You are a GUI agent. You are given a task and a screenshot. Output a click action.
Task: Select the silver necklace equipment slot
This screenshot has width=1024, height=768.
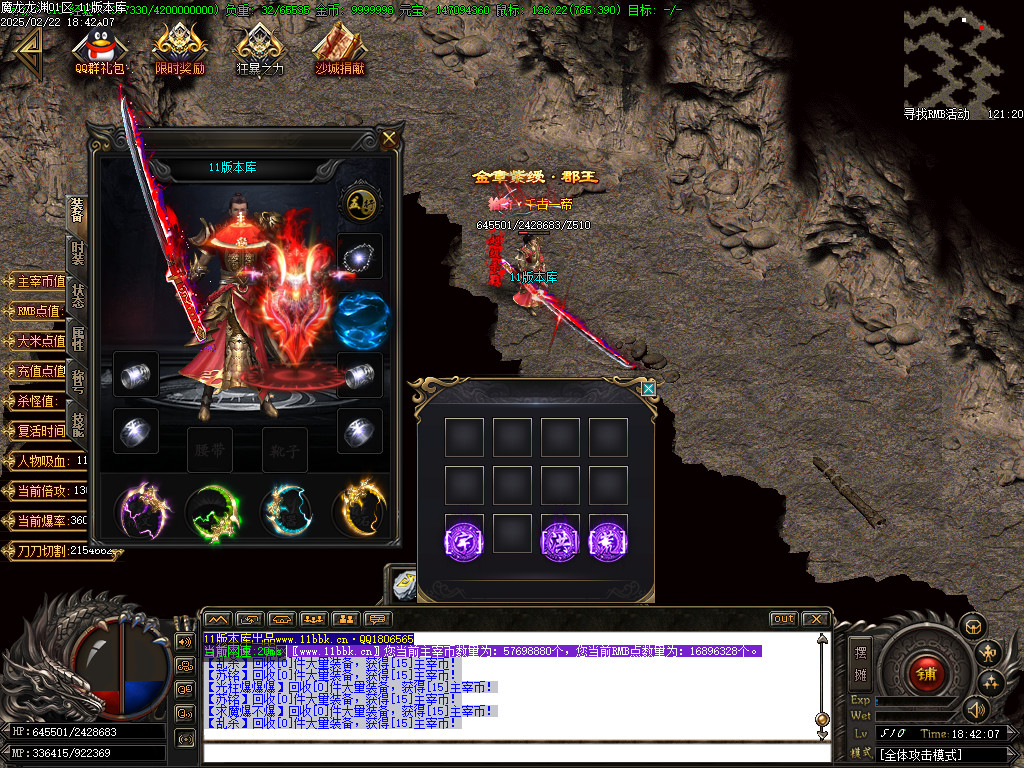(359, 258)
